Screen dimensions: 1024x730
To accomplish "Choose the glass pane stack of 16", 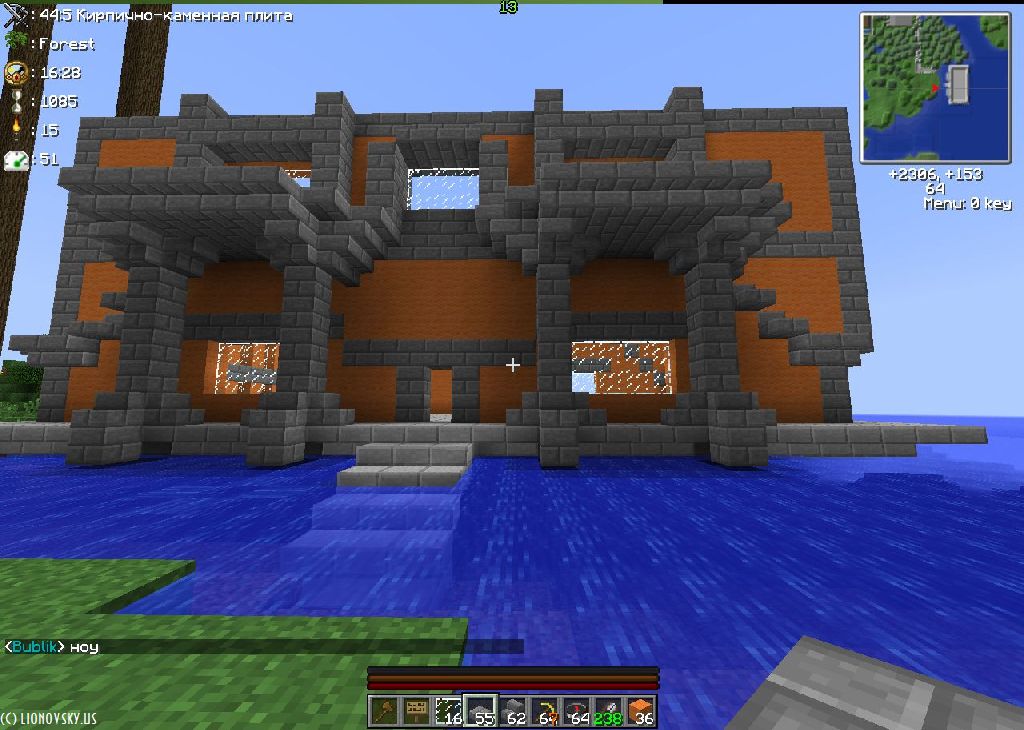I will (x=449, y=711).
